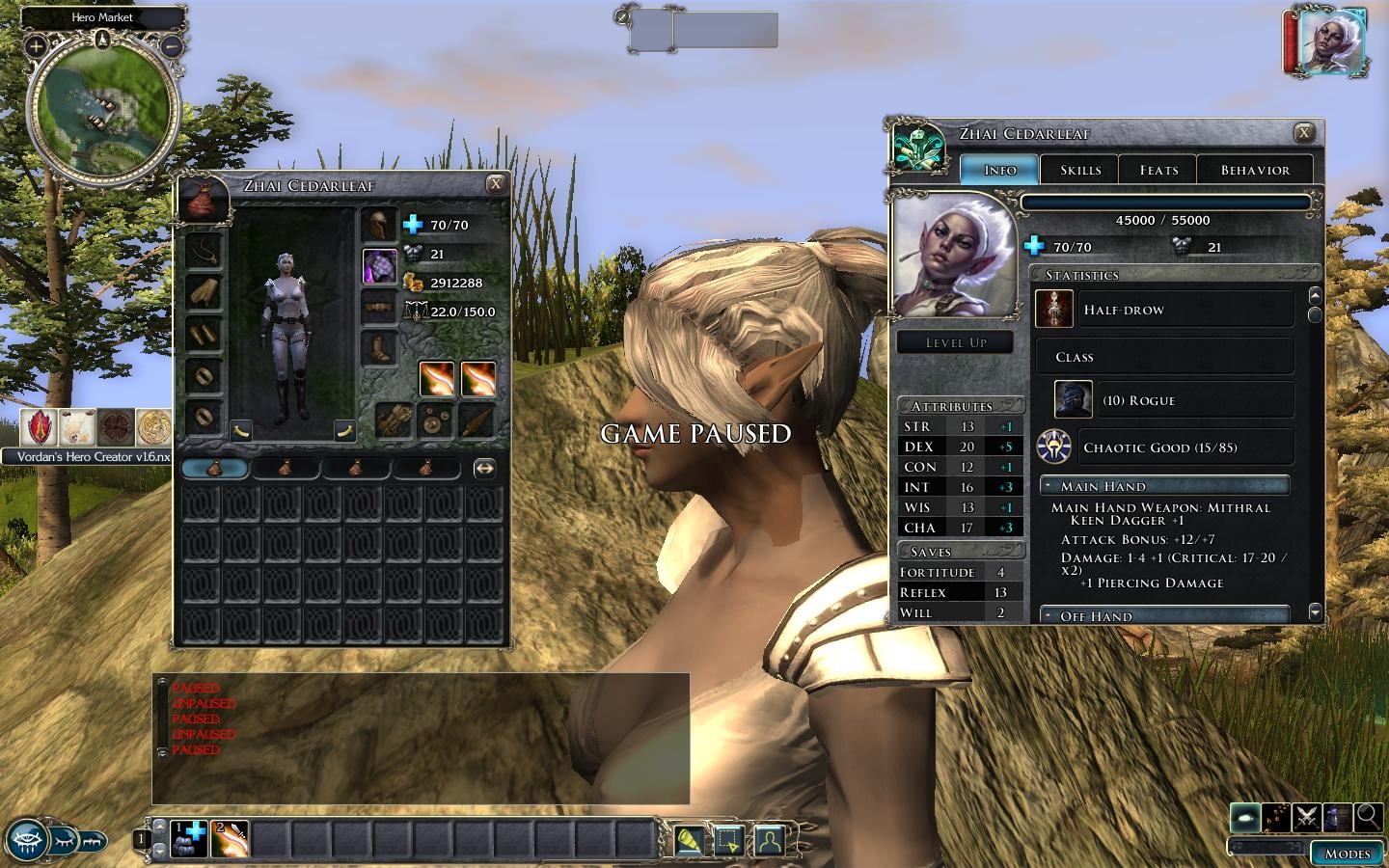Use the first hotbar healing slot
1389x868 pixels.
pos(189,838)
